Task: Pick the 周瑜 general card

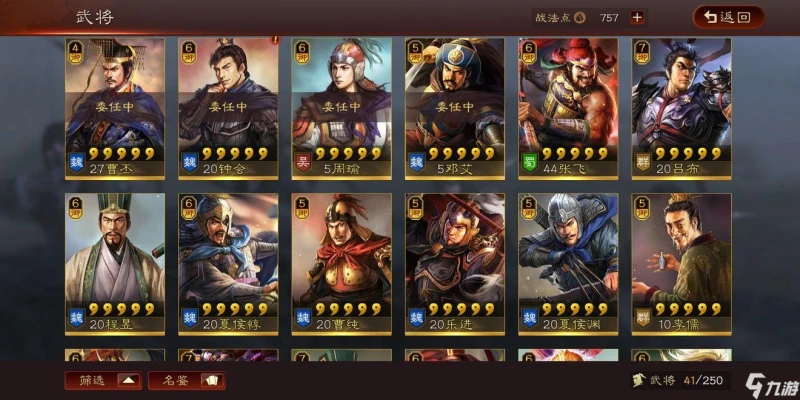Action: [341, 108]
